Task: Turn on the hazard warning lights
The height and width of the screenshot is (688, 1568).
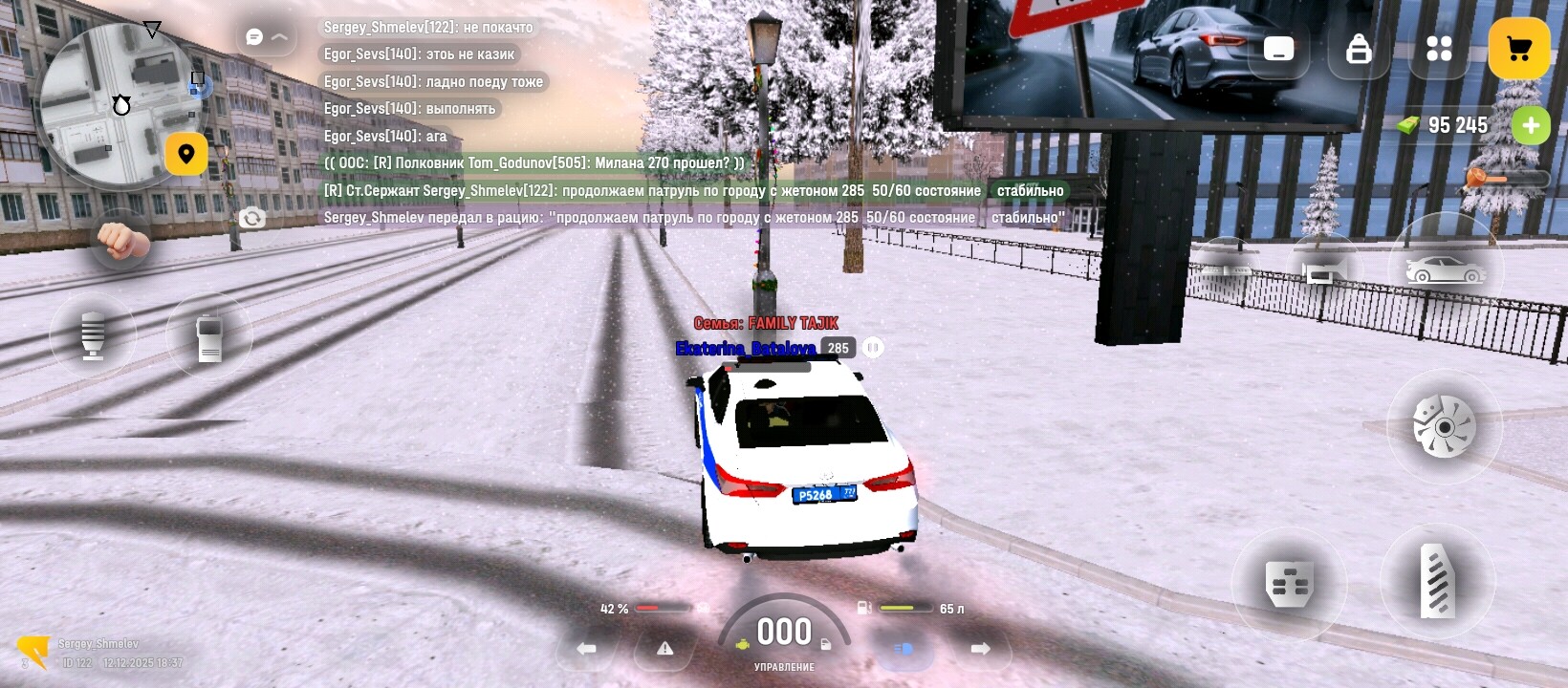Action: (x=664, y=649)
